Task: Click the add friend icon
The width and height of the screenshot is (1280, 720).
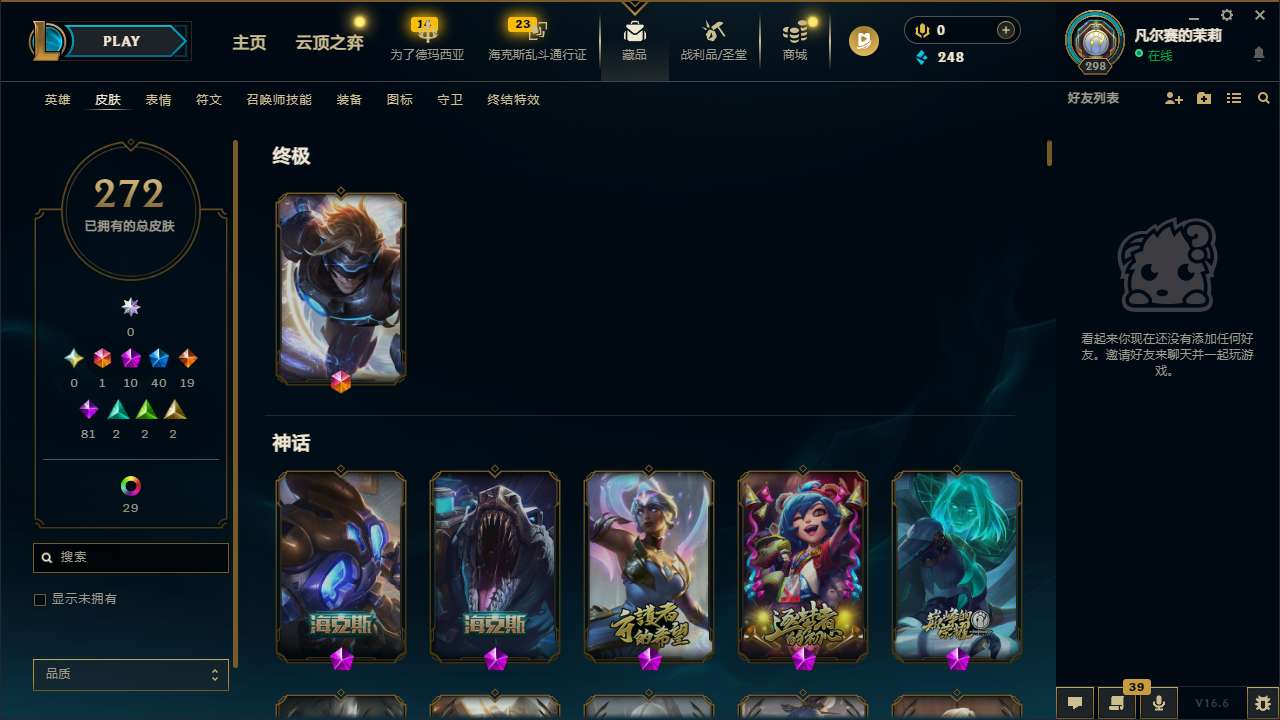Action: coord(1172,98)
